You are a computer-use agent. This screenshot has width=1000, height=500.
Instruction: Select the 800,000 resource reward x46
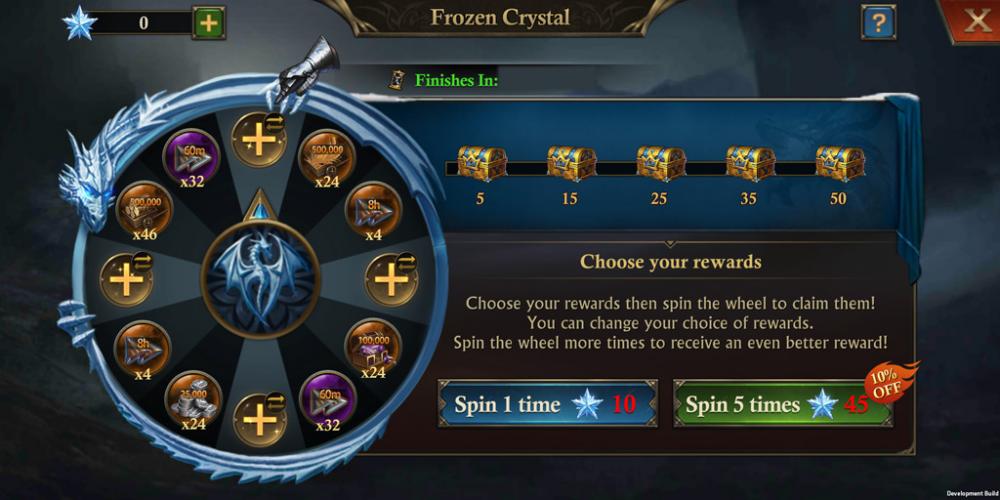[144, 209]
